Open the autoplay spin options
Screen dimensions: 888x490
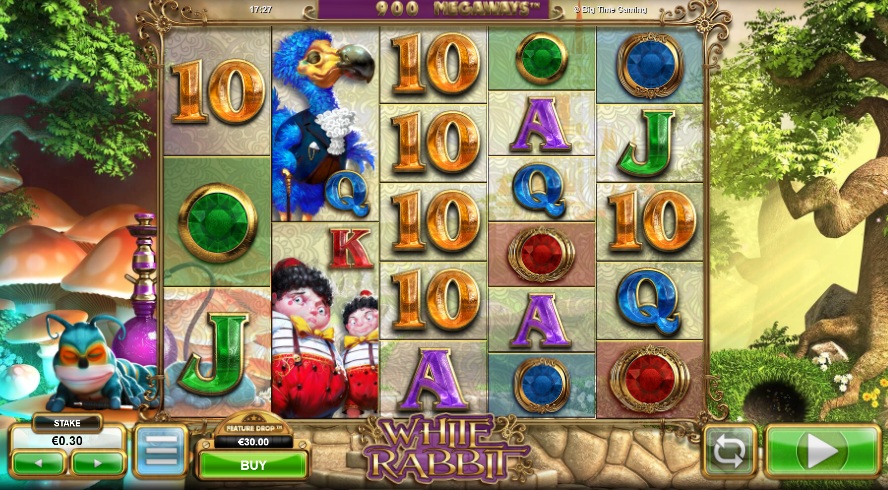coord(727,452)
